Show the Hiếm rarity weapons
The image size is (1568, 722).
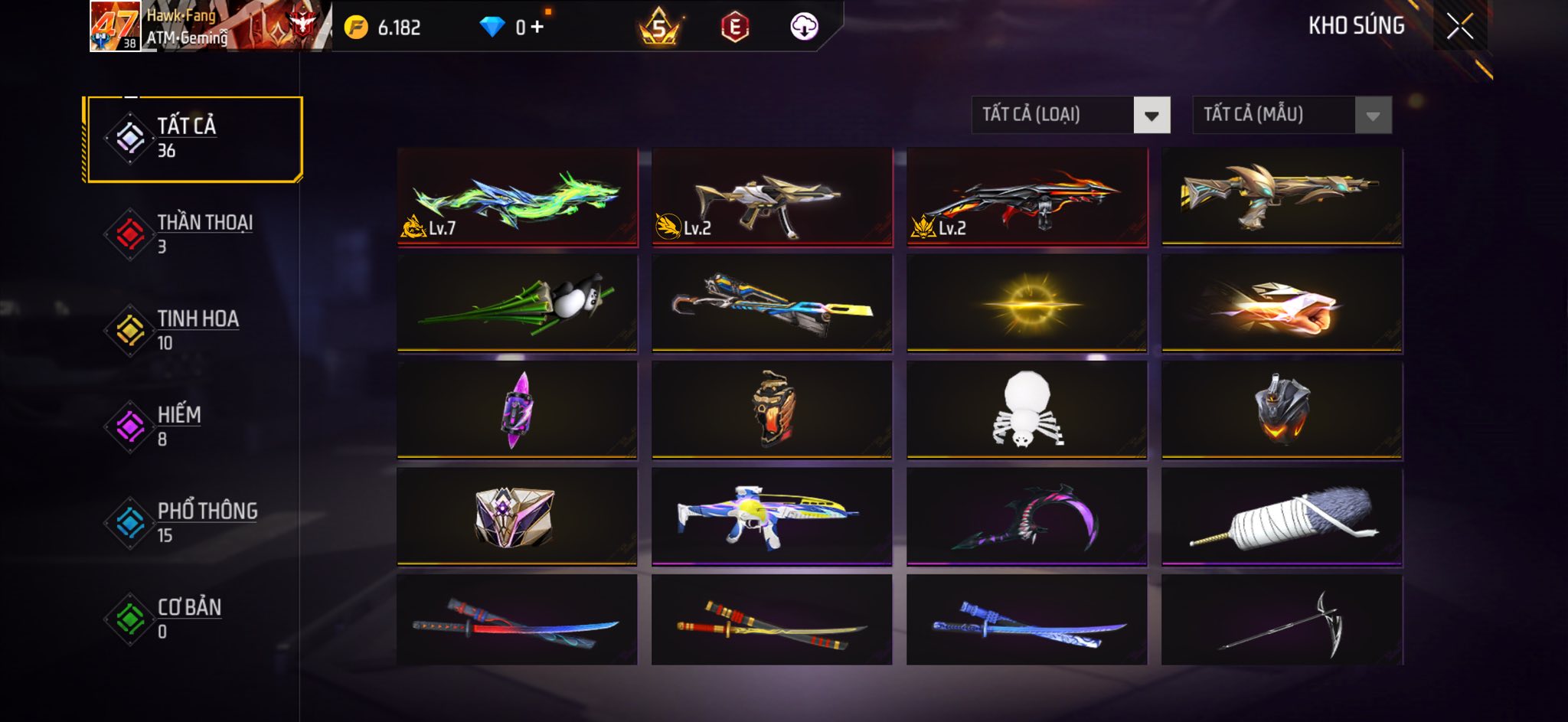194,426
